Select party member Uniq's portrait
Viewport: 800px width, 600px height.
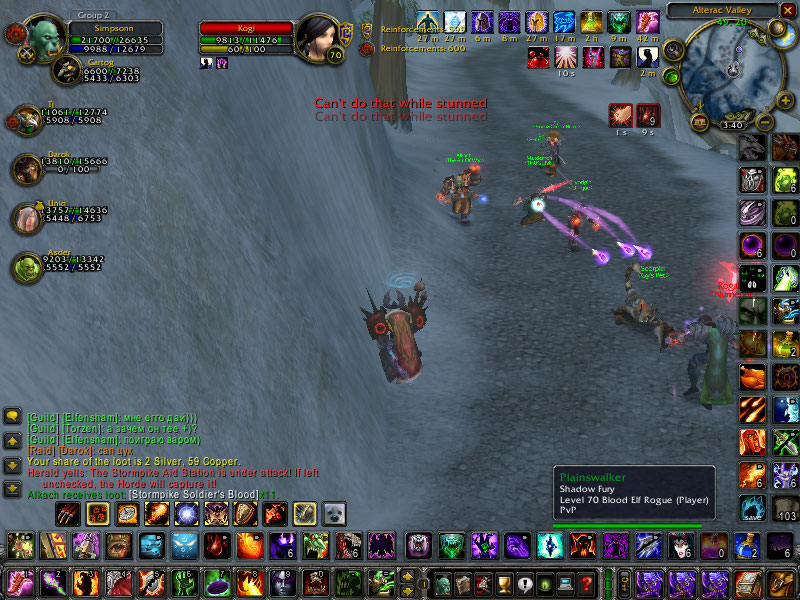point(27,218)
